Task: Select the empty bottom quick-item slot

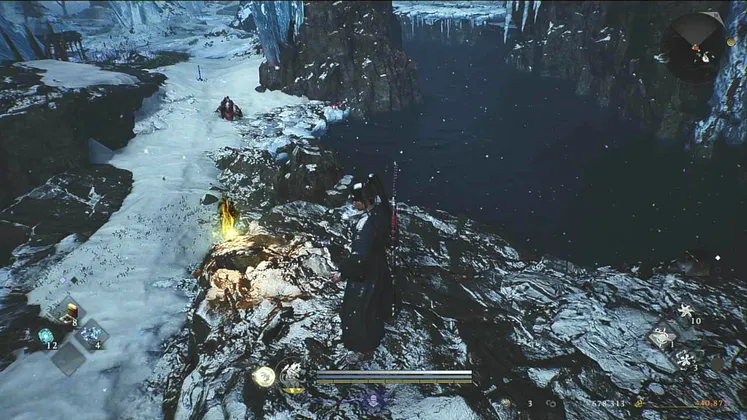Action: 68,358
